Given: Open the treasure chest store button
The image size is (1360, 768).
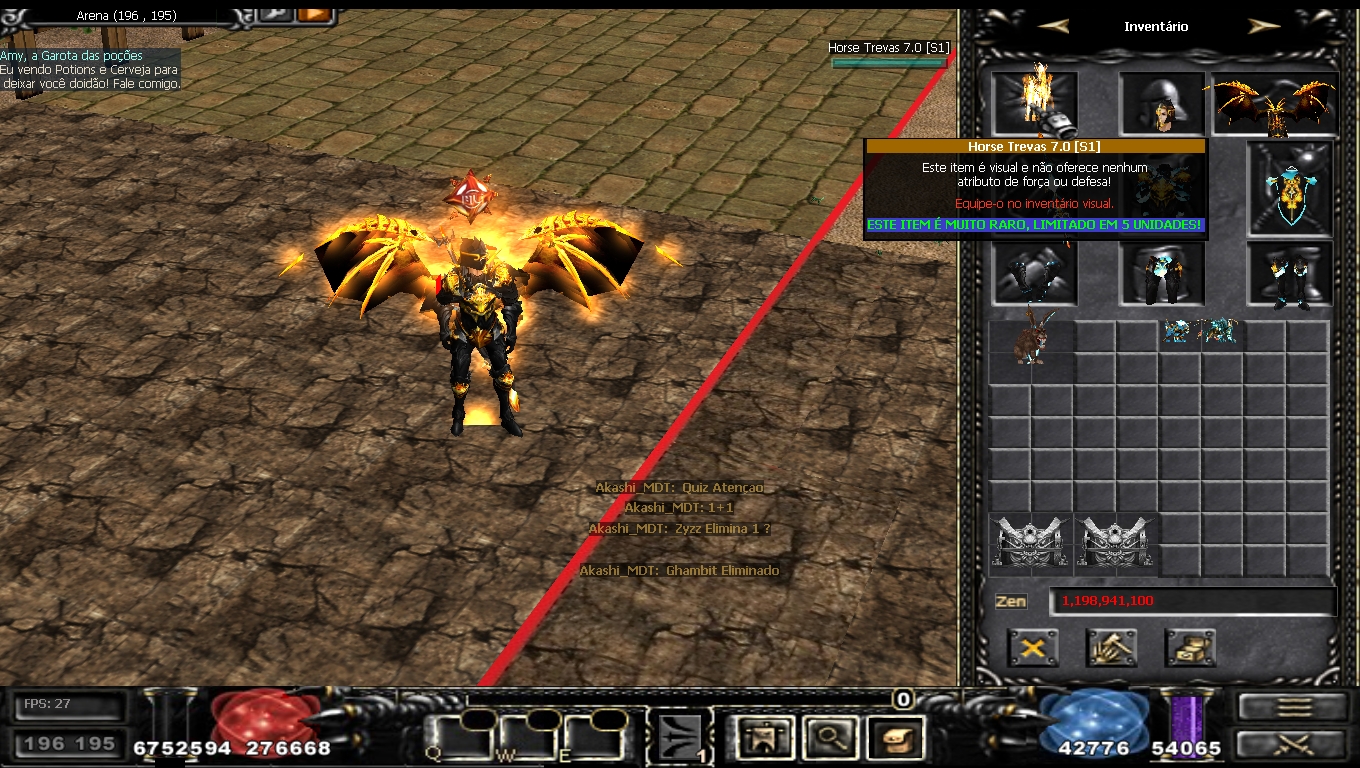Looking at the screenshot, I should click(x=1190, y=648).
